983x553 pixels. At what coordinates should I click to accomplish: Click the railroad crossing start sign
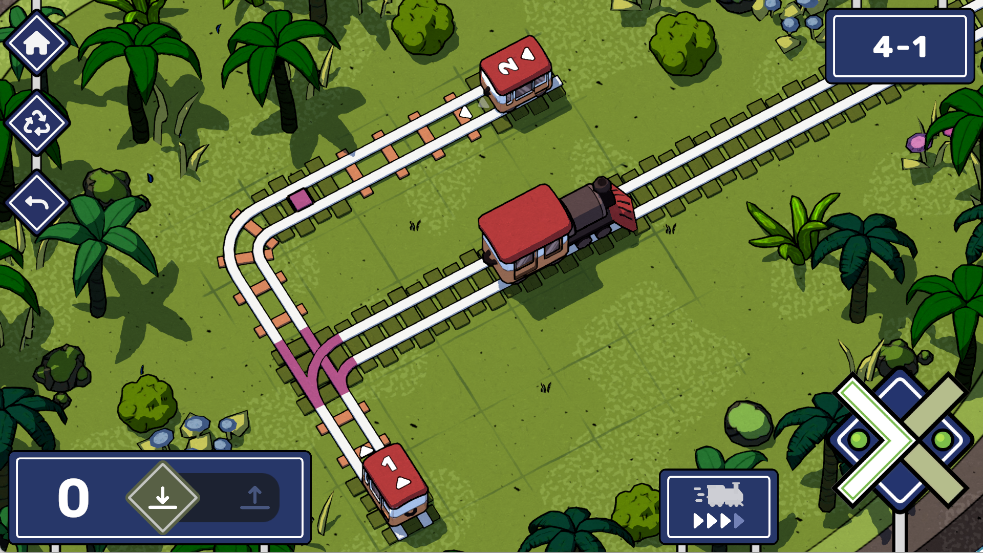point(900,440)
